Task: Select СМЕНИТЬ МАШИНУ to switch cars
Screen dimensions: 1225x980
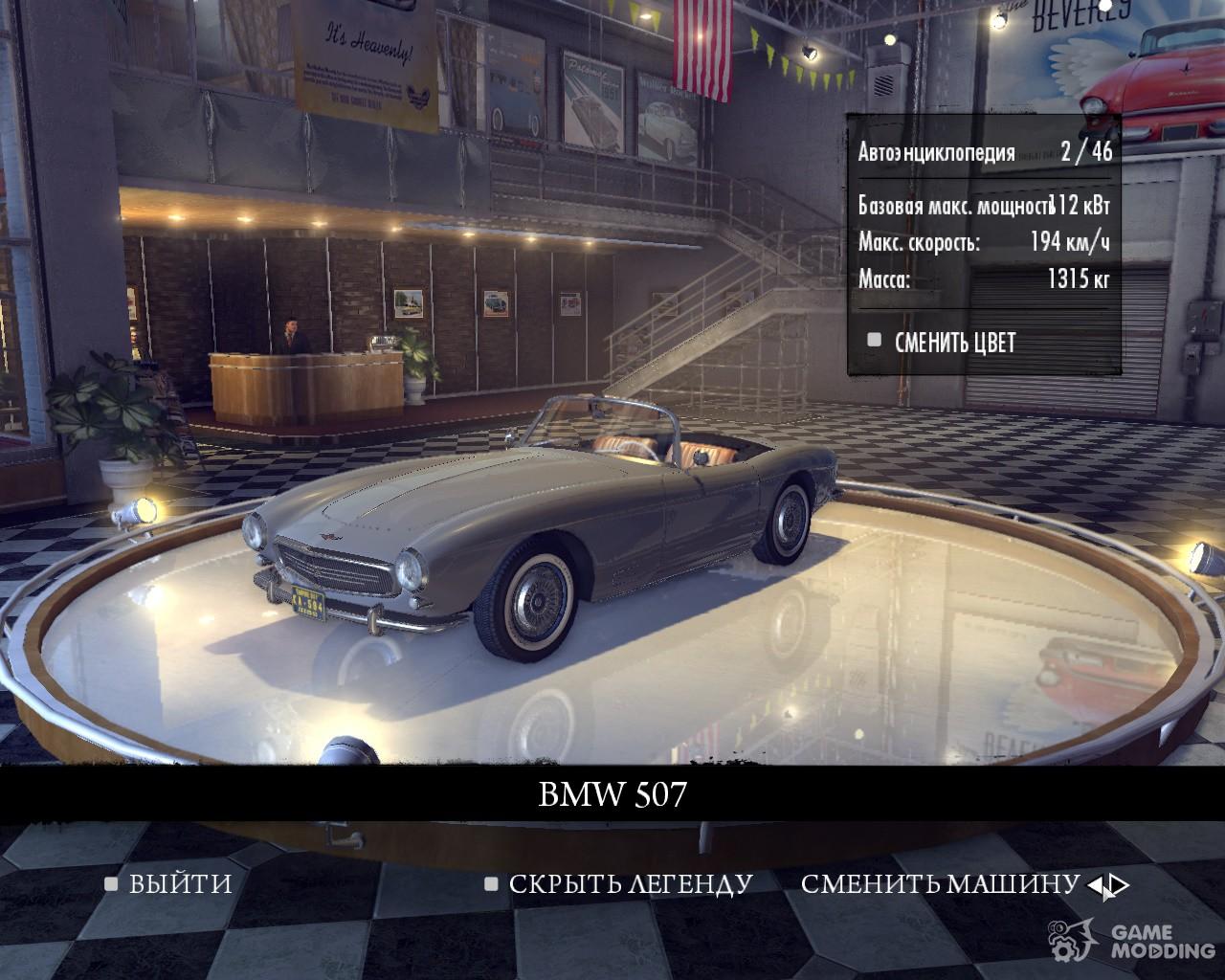Action: (940, 883)
